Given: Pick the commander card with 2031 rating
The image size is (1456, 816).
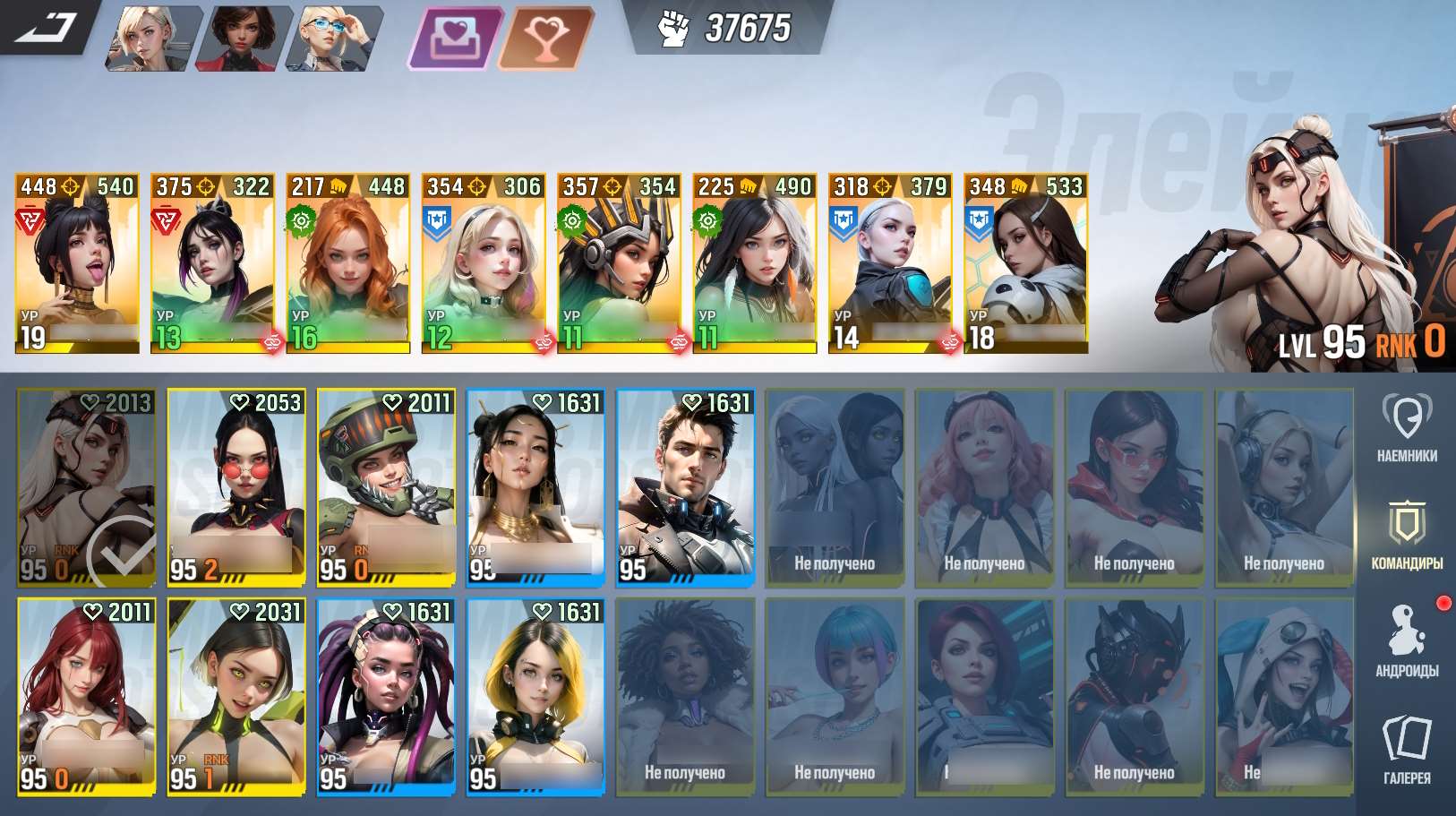Looking at the screenshot, I should coord(236,696).
